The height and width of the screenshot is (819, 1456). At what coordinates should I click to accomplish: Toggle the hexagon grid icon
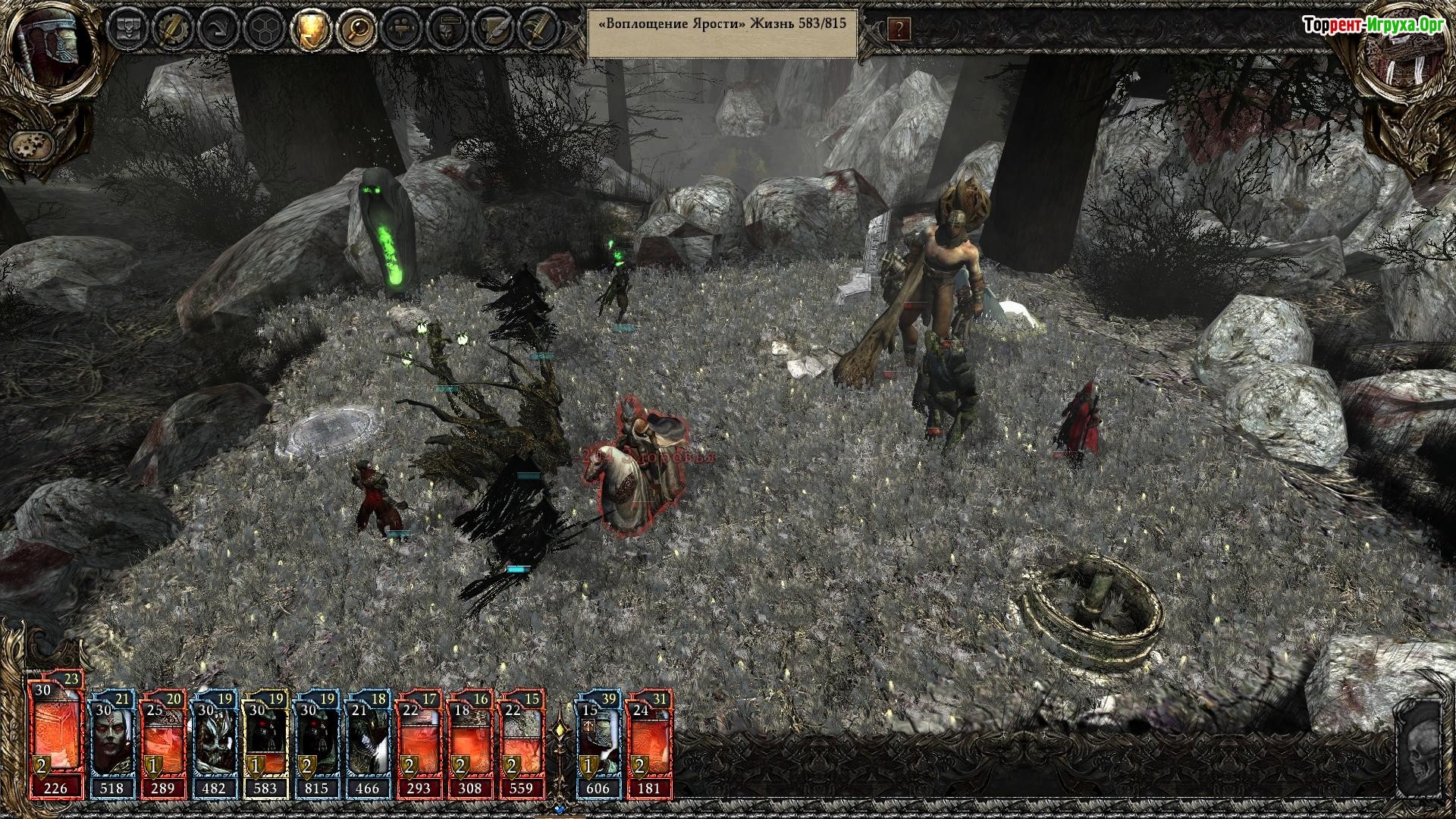coord(263,29)
